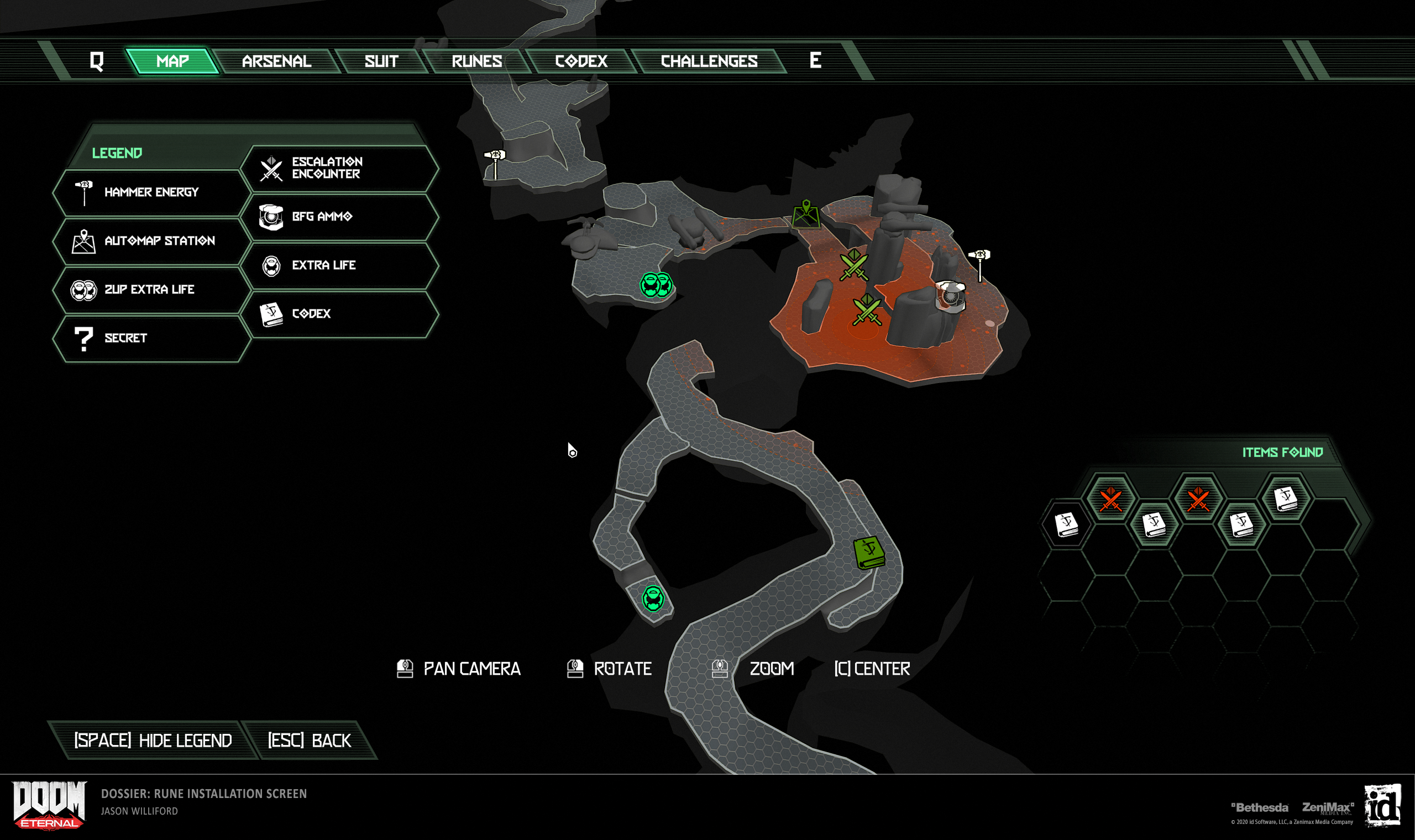
Task: Hide the map legend
Action: [153, 741]
